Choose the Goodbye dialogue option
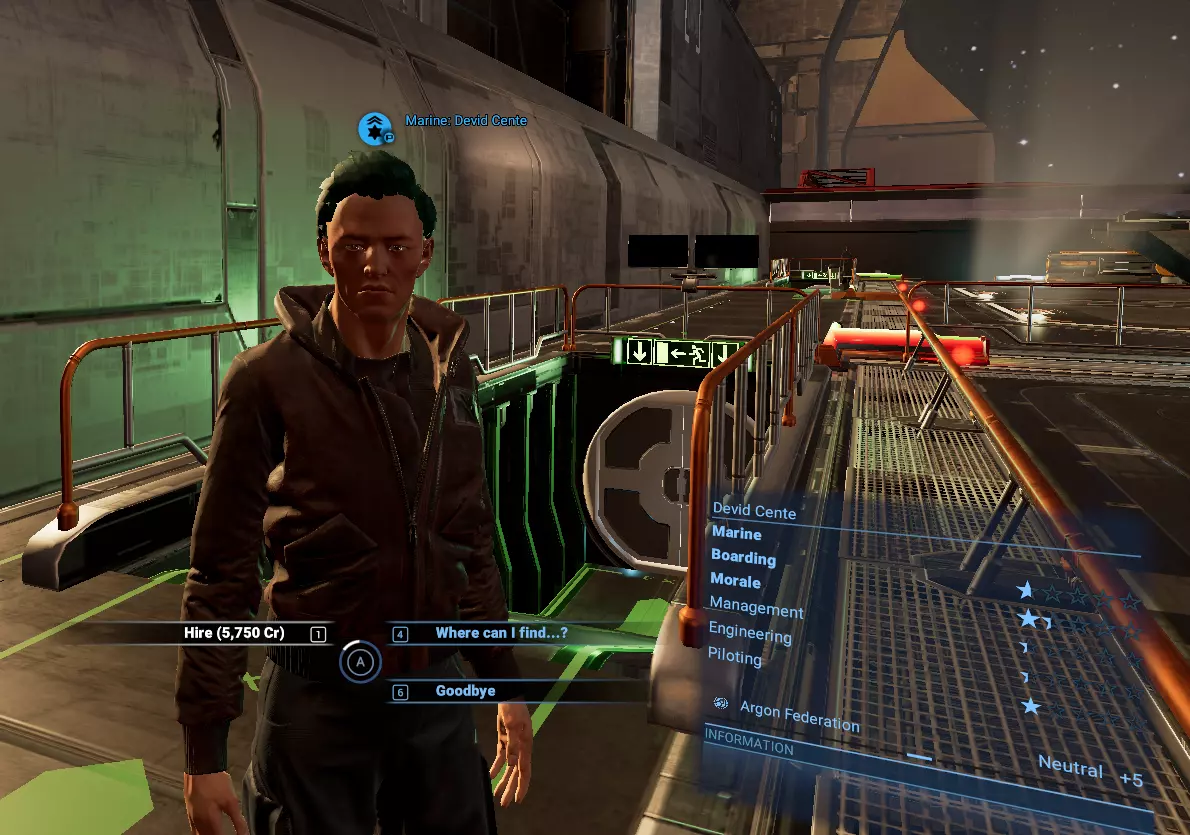The image size is (1190, 835). tap(466, 691)
